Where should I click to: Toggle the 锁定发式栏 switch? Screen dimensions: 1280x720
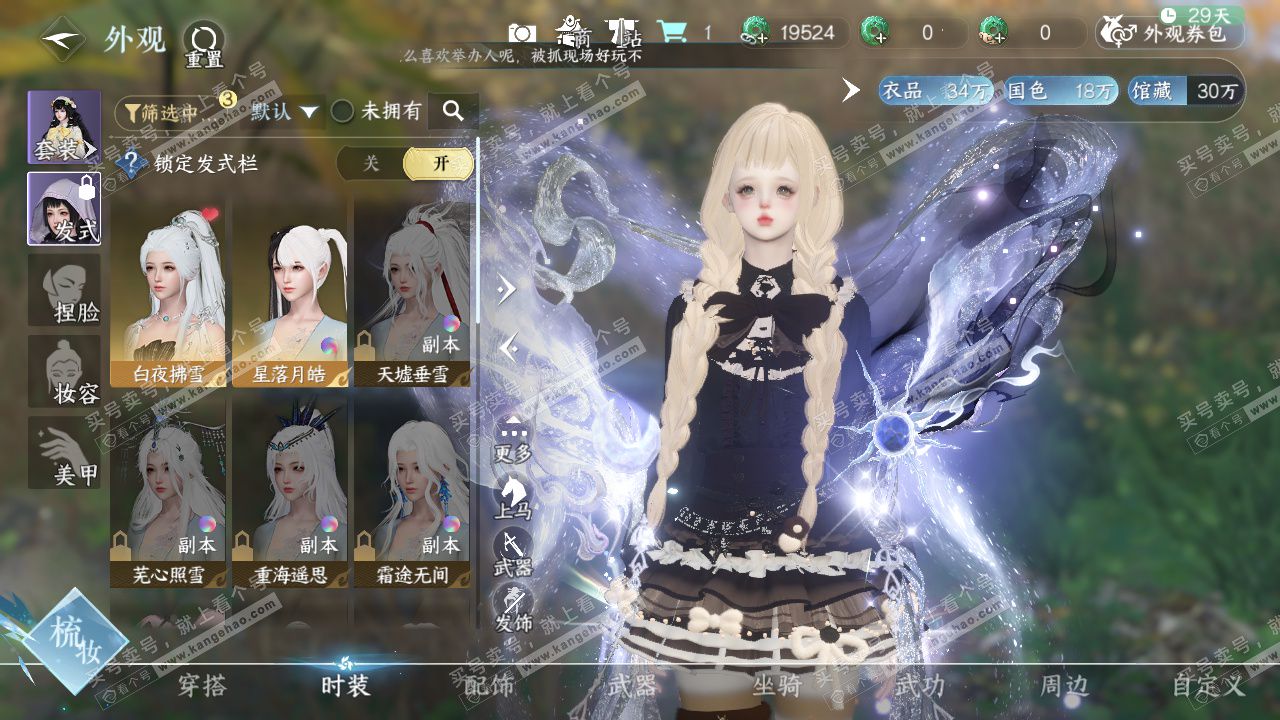(x=404, y=163)
